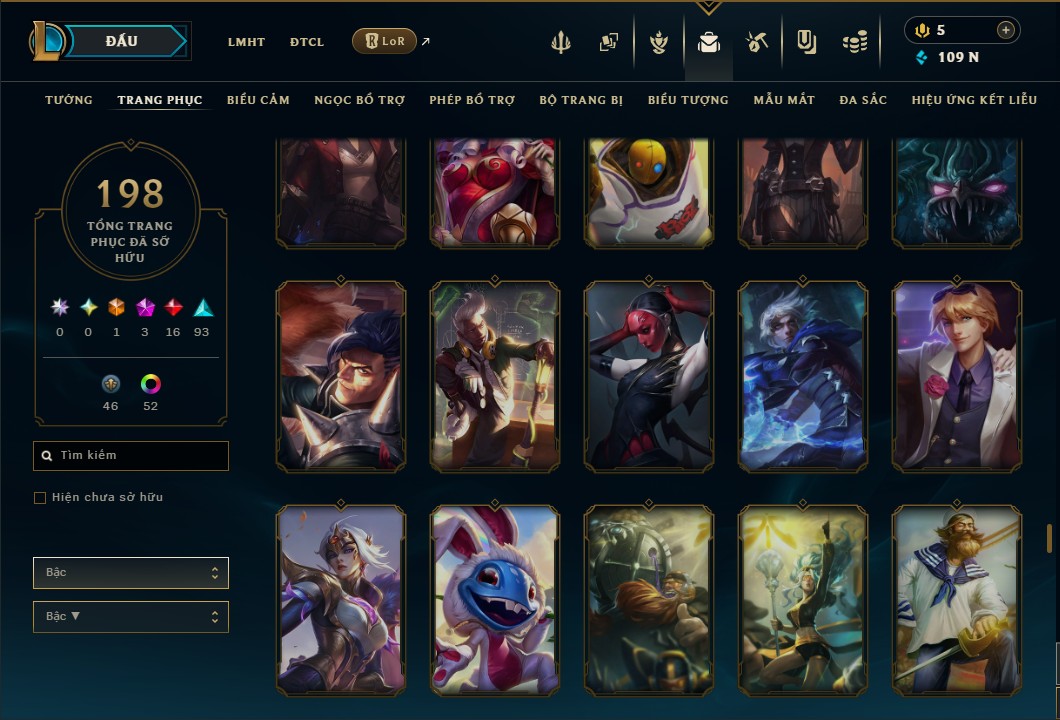Add currency with the plus button
The height and width of the screenshot is (720, 1060).
coord(1005,30)
